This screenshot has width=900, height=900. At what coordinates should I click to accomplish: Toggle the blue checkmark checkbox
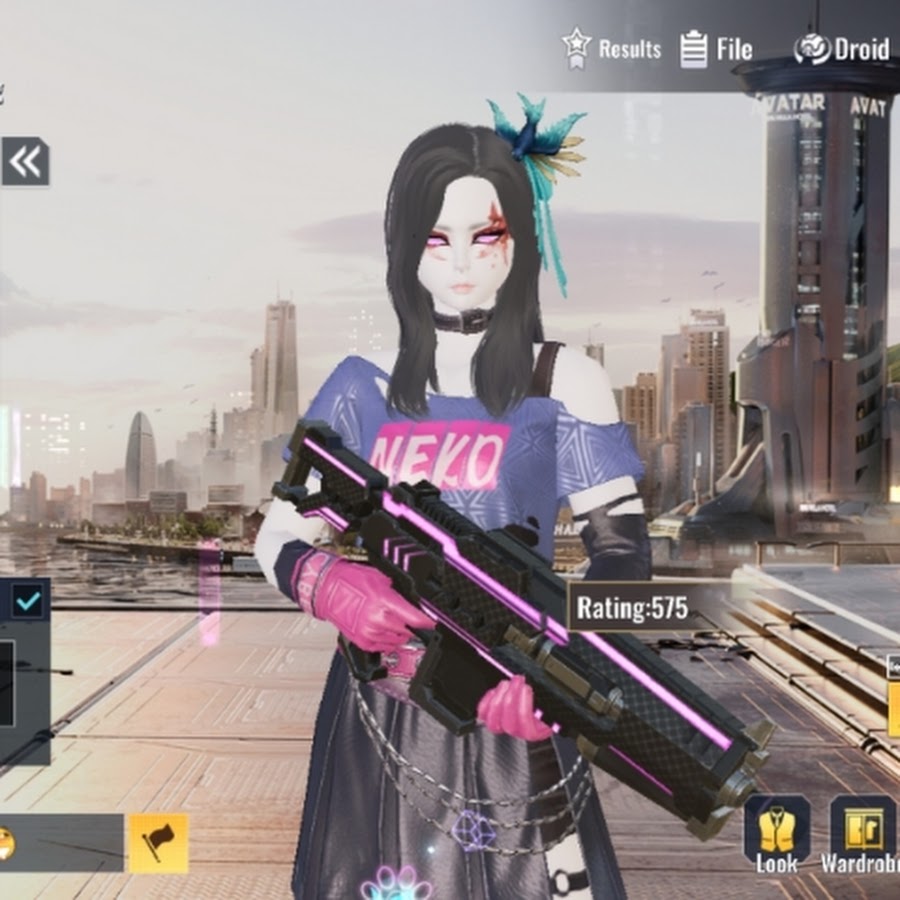[x=28, y=601]
